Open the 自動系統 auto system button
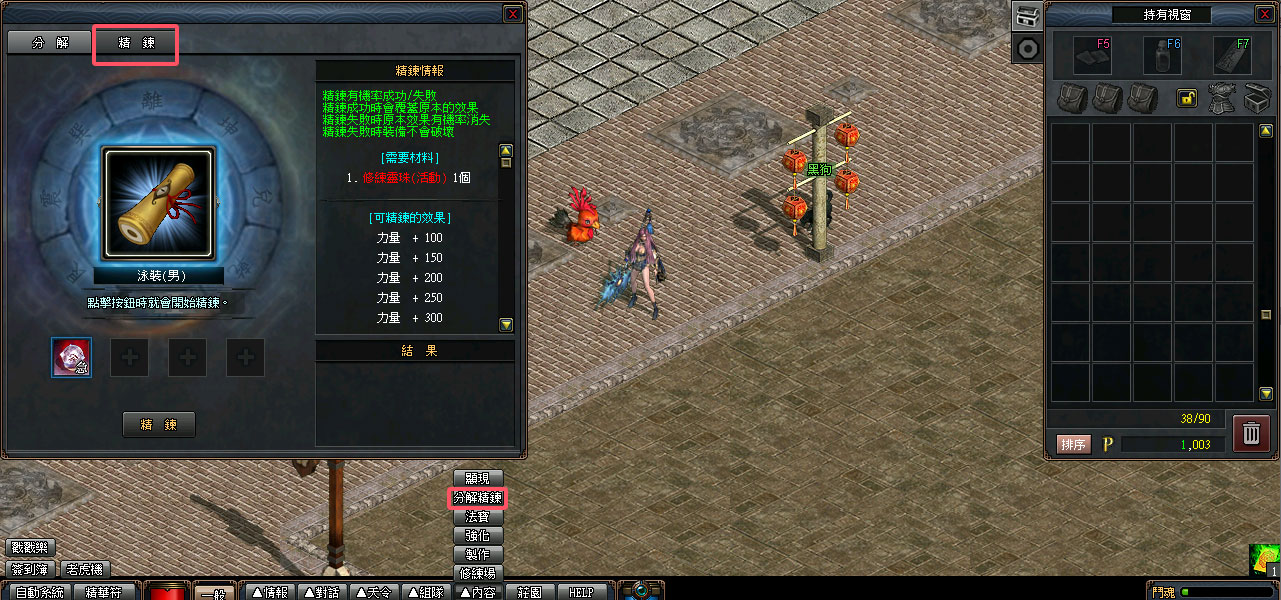1281x600 pixels. [39, 592]
